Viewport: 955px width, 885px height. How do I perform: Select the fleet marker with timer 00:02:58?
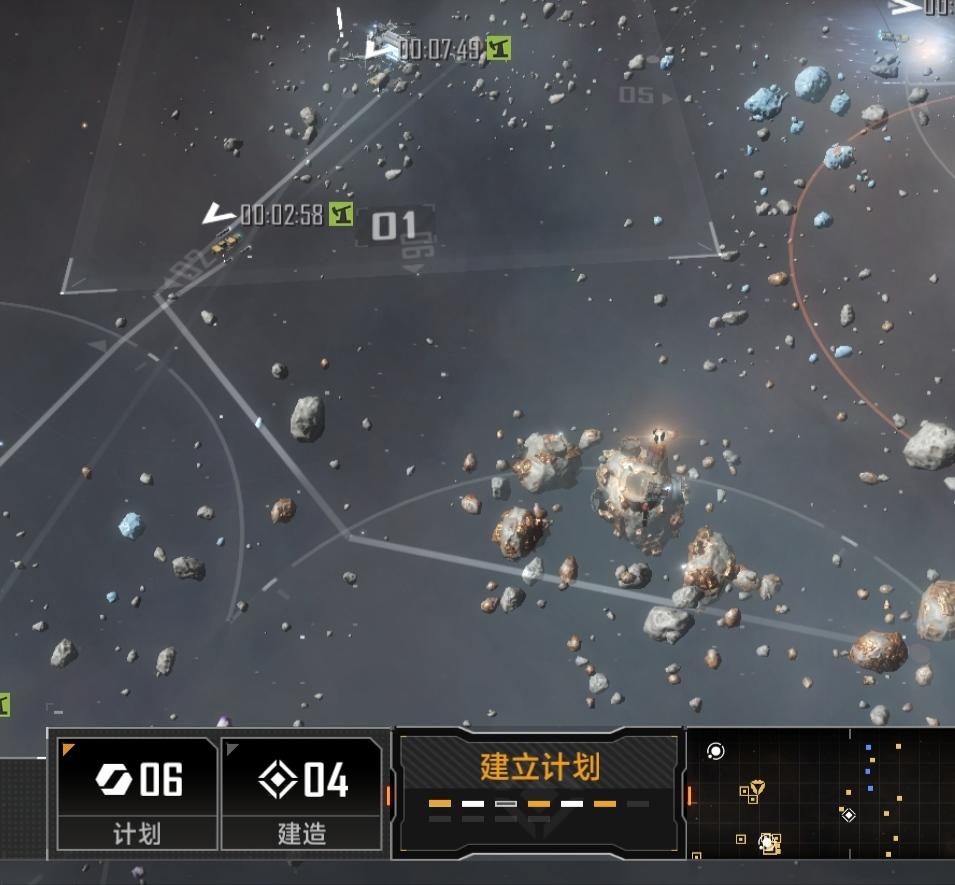tap(221, 215)
